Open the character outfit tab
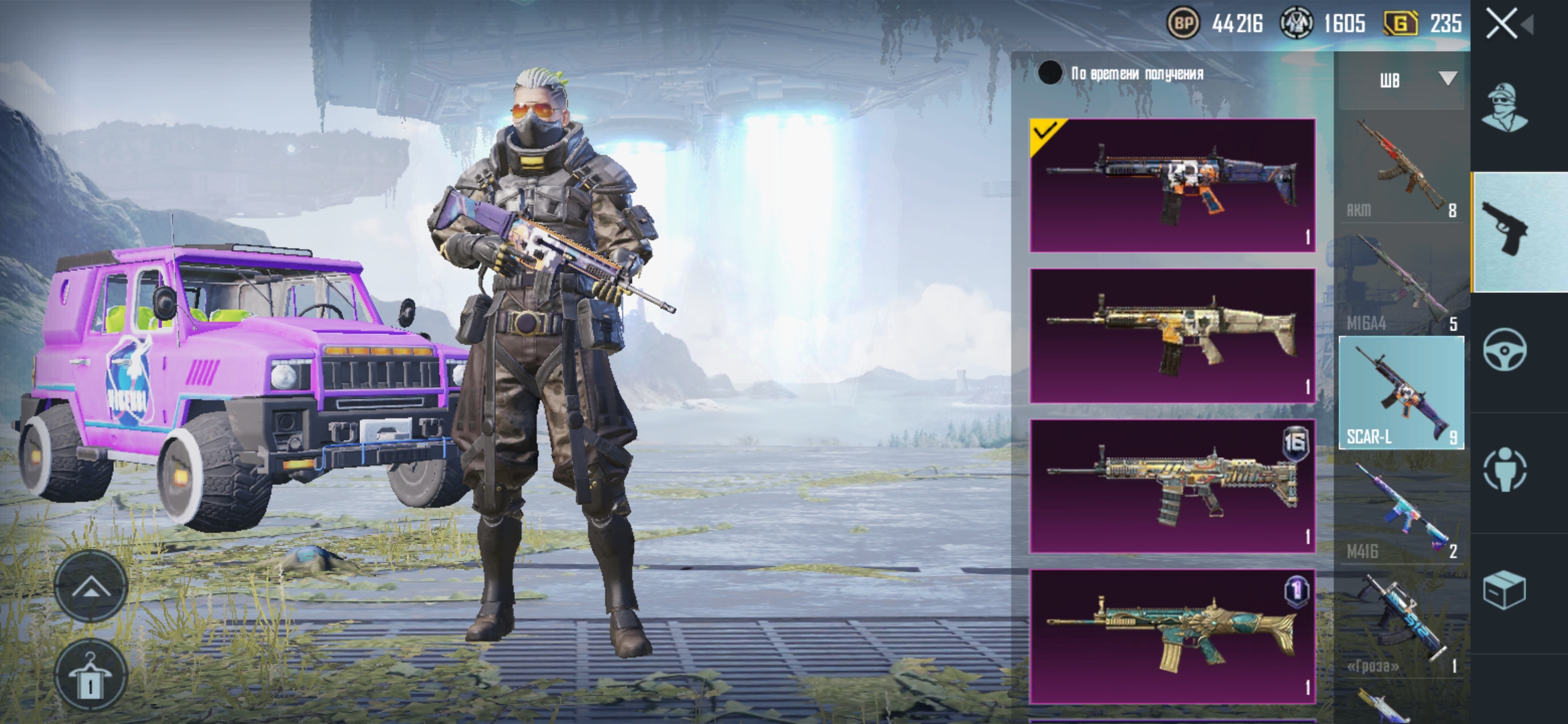 pos(1504,109)
